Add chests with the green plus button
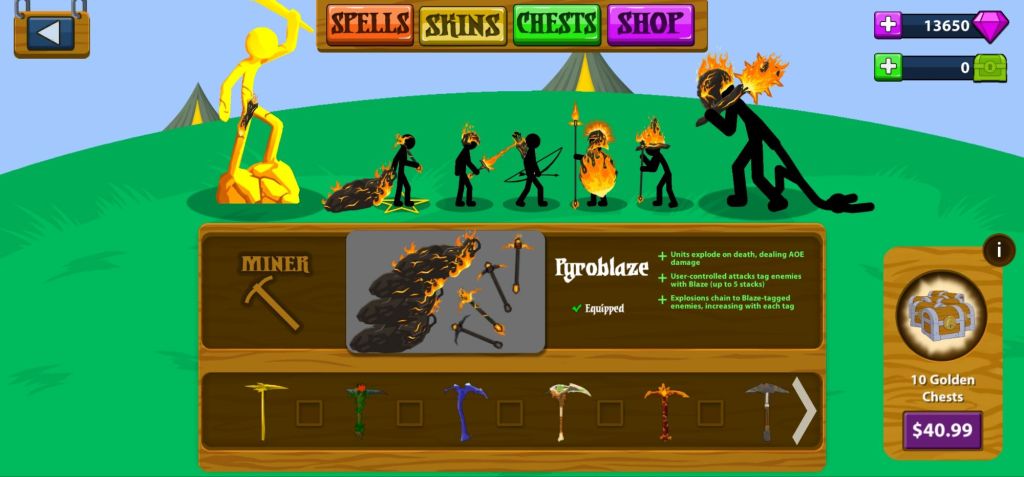This screenshot has height=477, width=1024. [x=888, y=68]
